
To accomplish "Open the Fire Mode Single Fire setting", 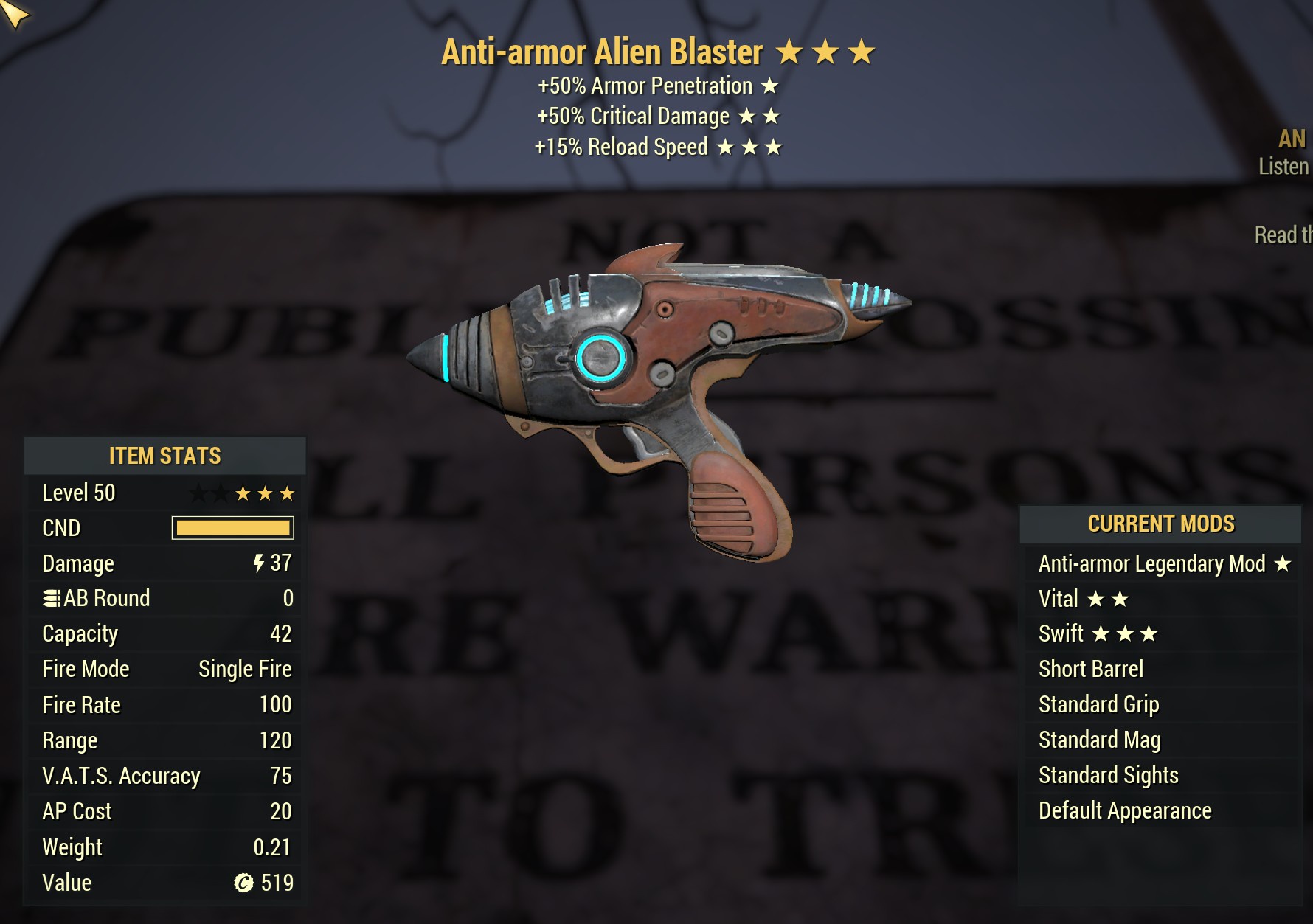I will pyautogui.click(x=243, y=669).
